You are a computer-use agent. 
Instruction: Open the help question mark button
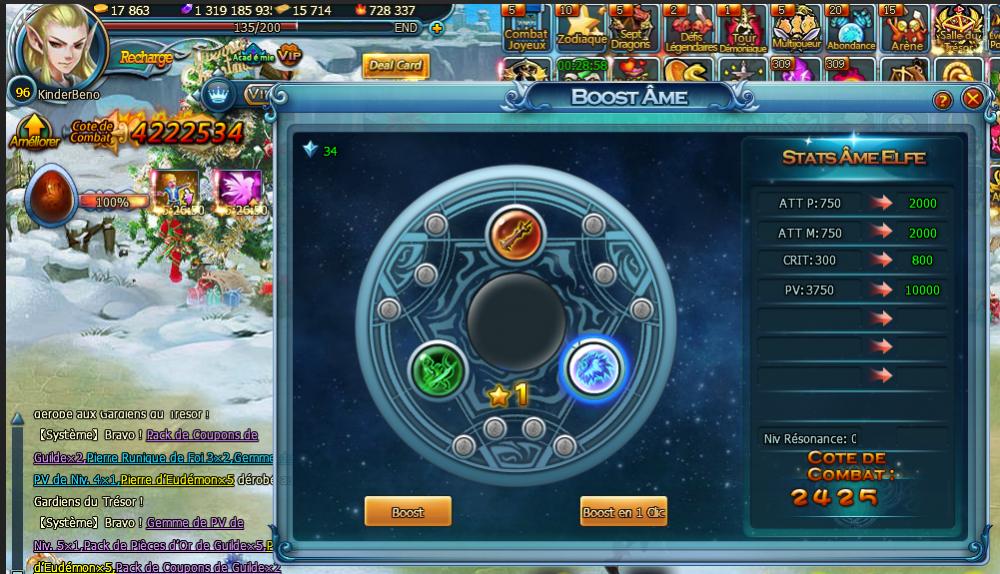942,100
